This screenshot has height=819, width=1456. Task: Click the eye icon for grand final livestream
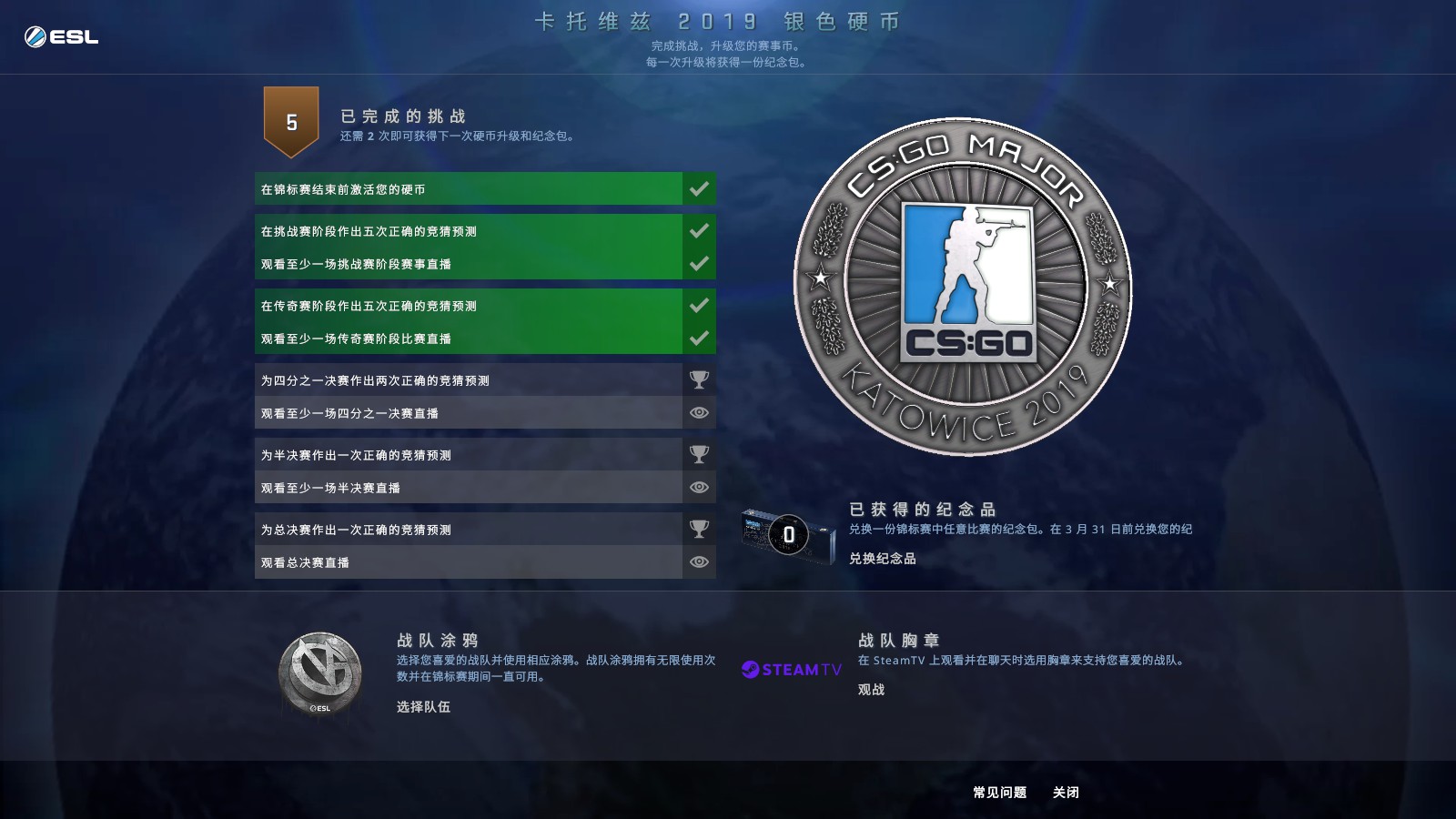(698, 561)
